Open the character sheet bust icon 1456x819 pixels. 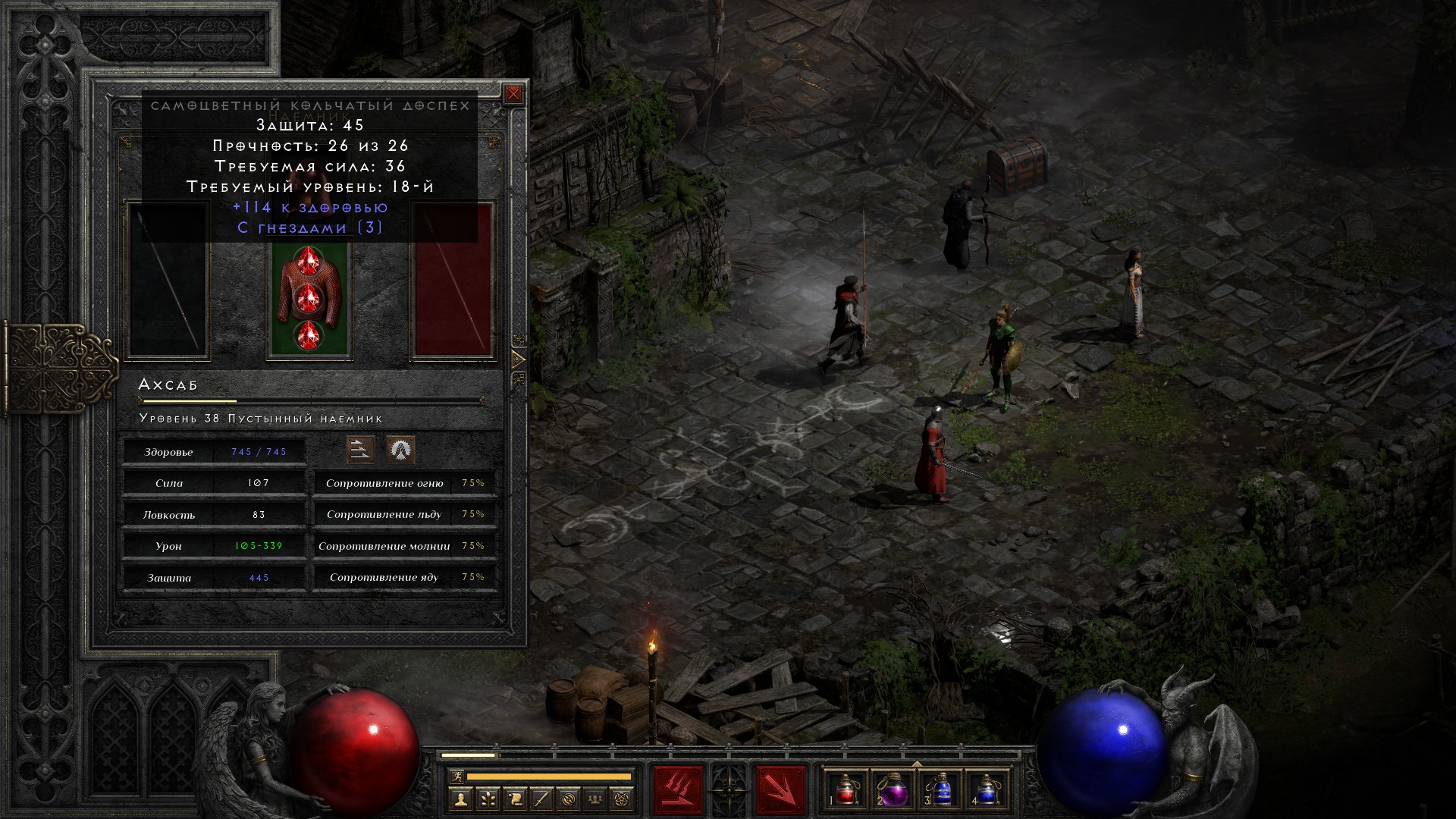[x=460, y=799]
